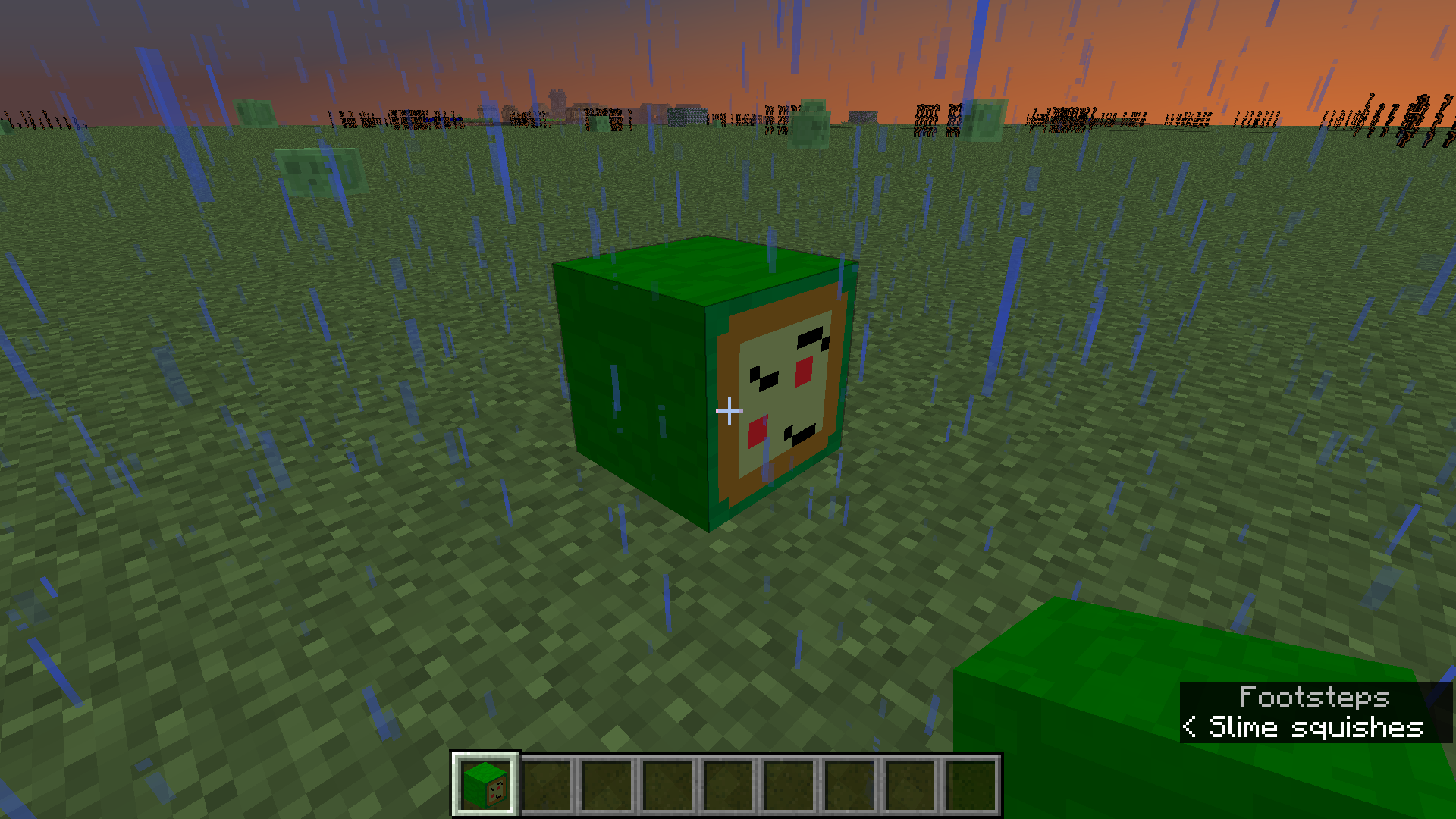This screenshot has width=1456, height=819.
Task: Click the highlighted border of the active hotbar slot
Action: [x=485, y=757]
